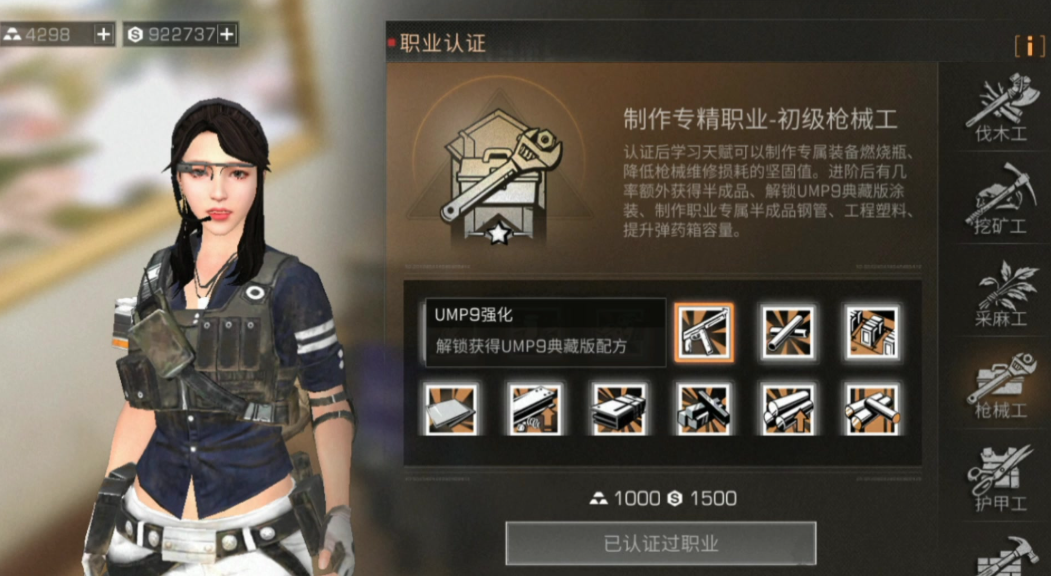The height and width of the screenshot is (576, 1051).
Task: Switch to the 护甲工 profession tab
Action: coord(1001,477)
